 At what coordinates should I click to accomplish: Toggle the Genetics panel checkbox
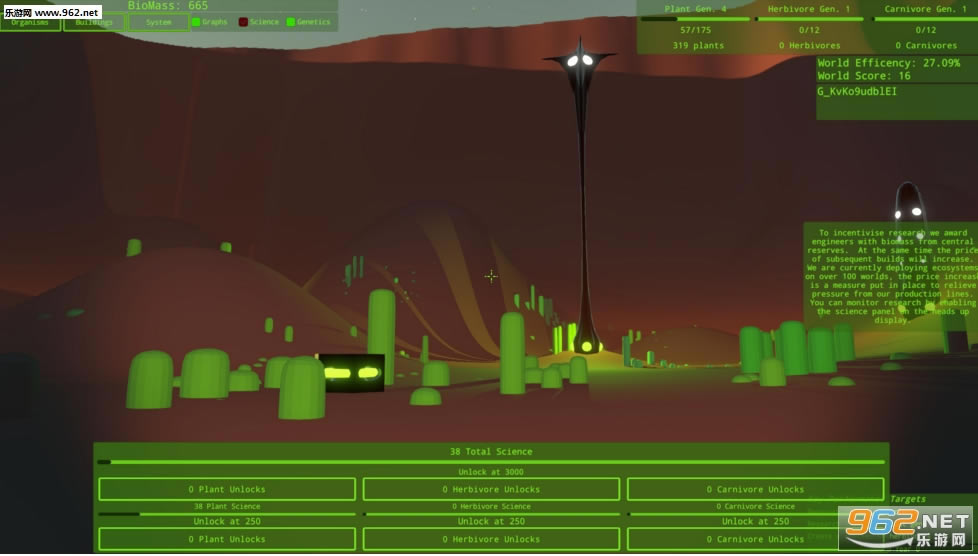pyautogui.click(x=291, y=22)
